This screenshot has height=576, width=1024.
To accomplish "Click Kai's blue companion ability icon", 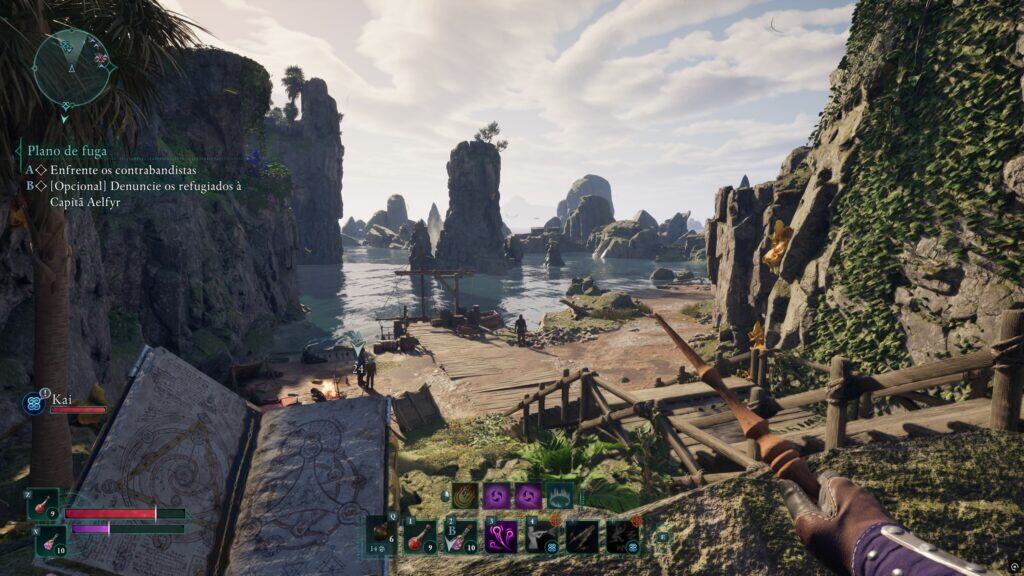I will pyautogui.click(x=32, y=404).
